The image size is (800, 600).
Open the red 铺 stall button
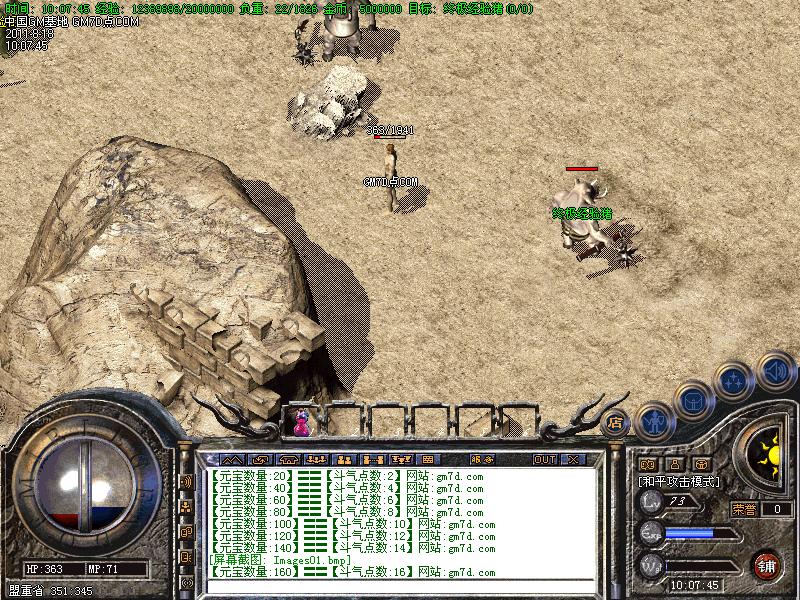point(768,565)
